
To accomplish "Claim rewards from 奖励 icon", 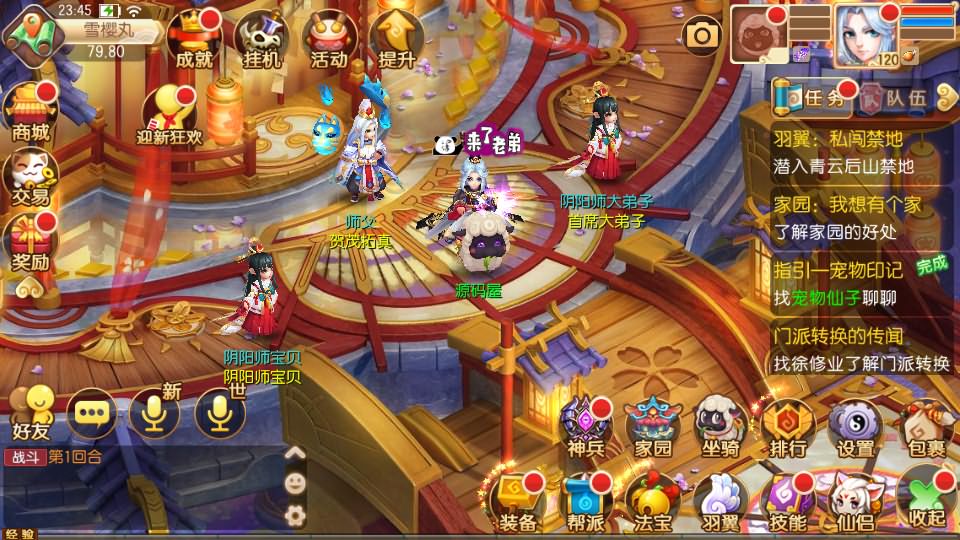I will pyautogui.click(x=30, y=245).
